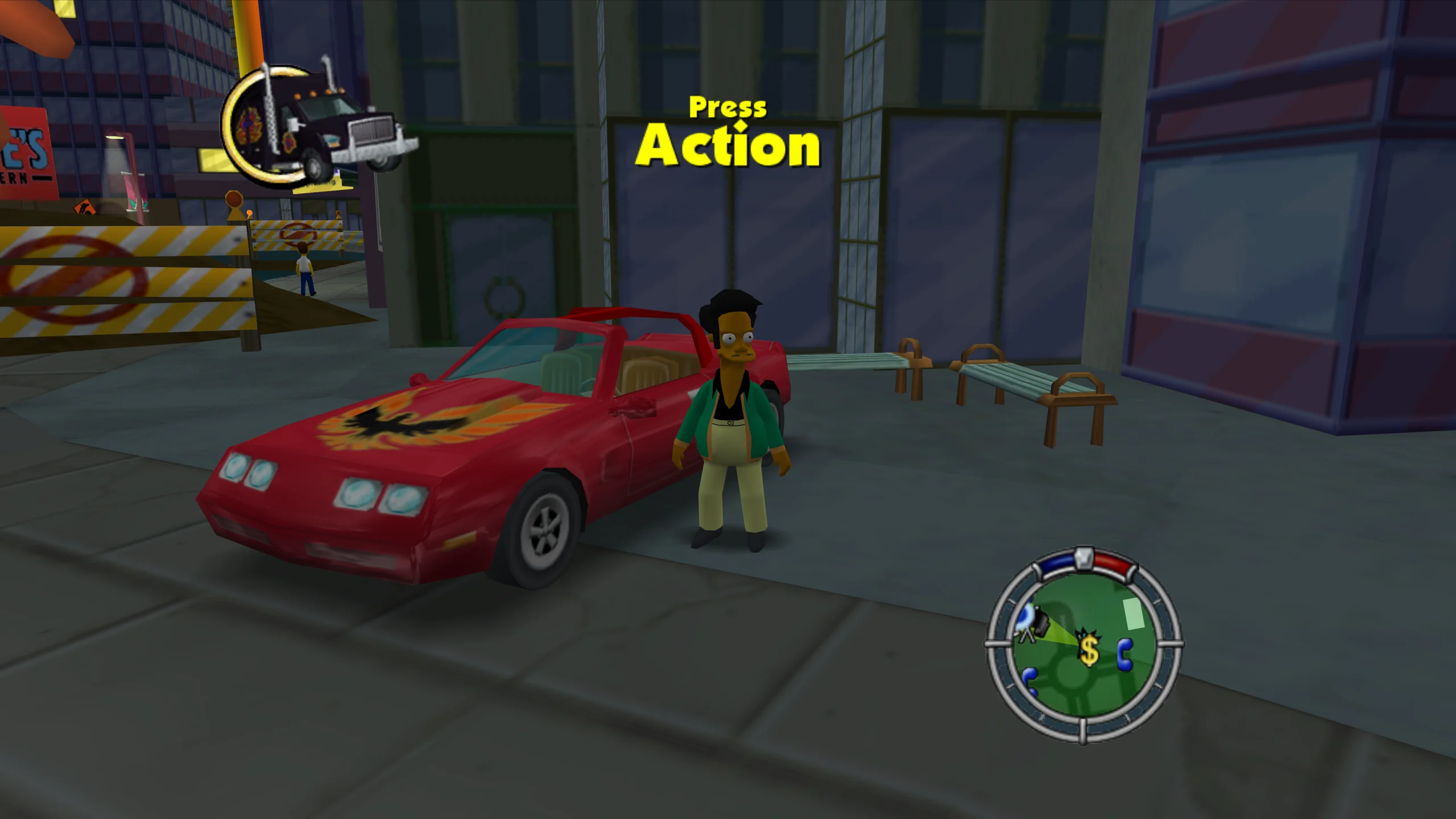Select the light green rectangle on the radar
The width and height of the screenshot is (1456, 819).
(1134, 613)
